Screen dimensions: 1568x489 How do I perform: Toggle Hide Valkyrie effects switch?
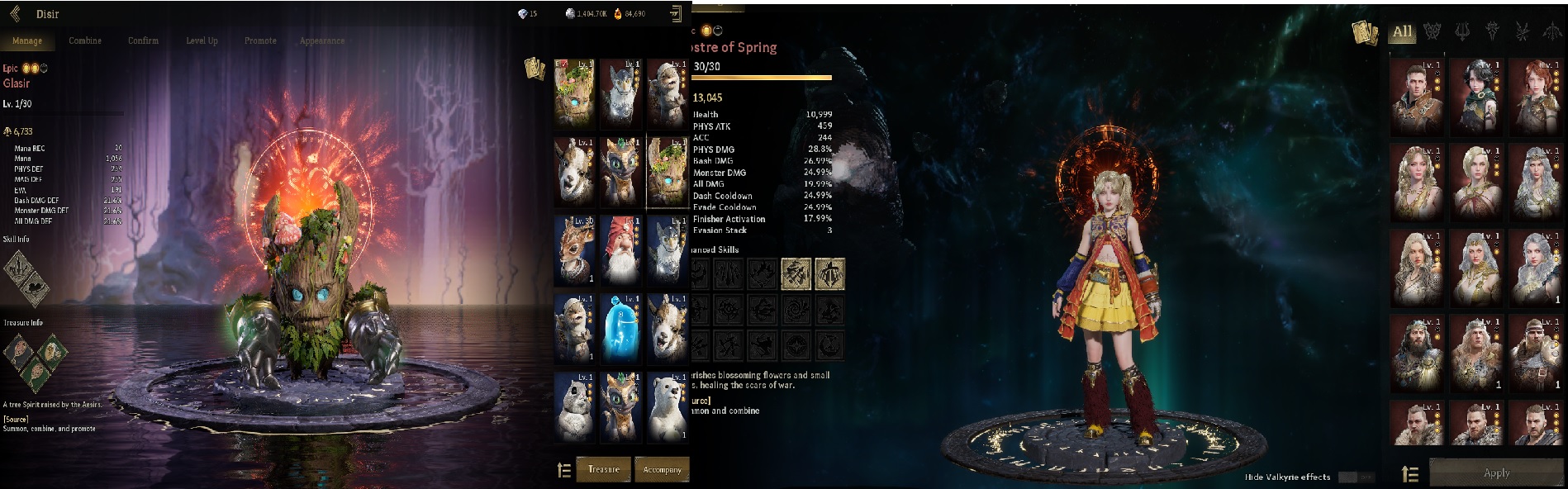(x=1355, y=477)
